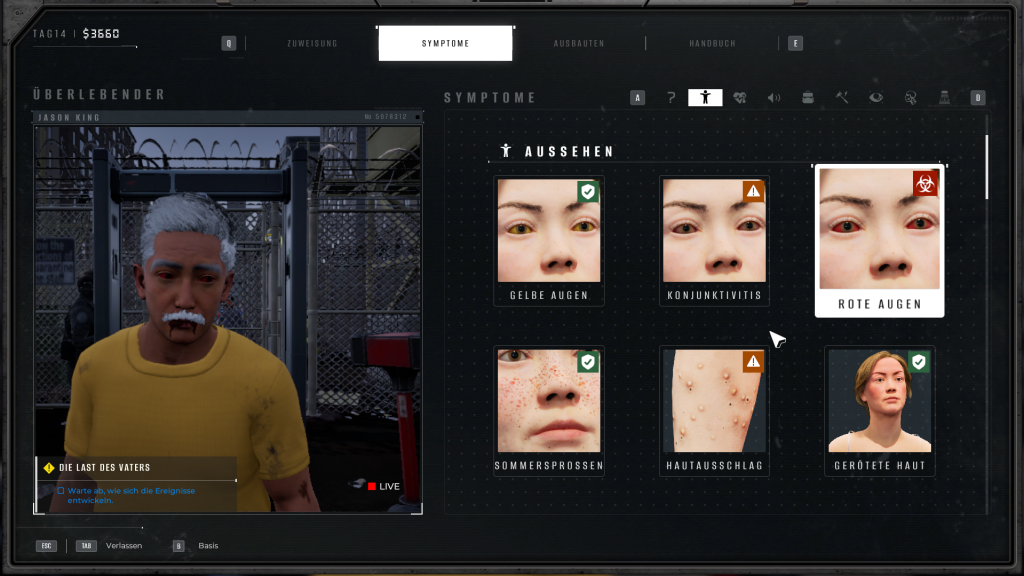This screenshot has width=1024, height=576.
Task: Open the Ausbauten tab
Action: [579, 44]
